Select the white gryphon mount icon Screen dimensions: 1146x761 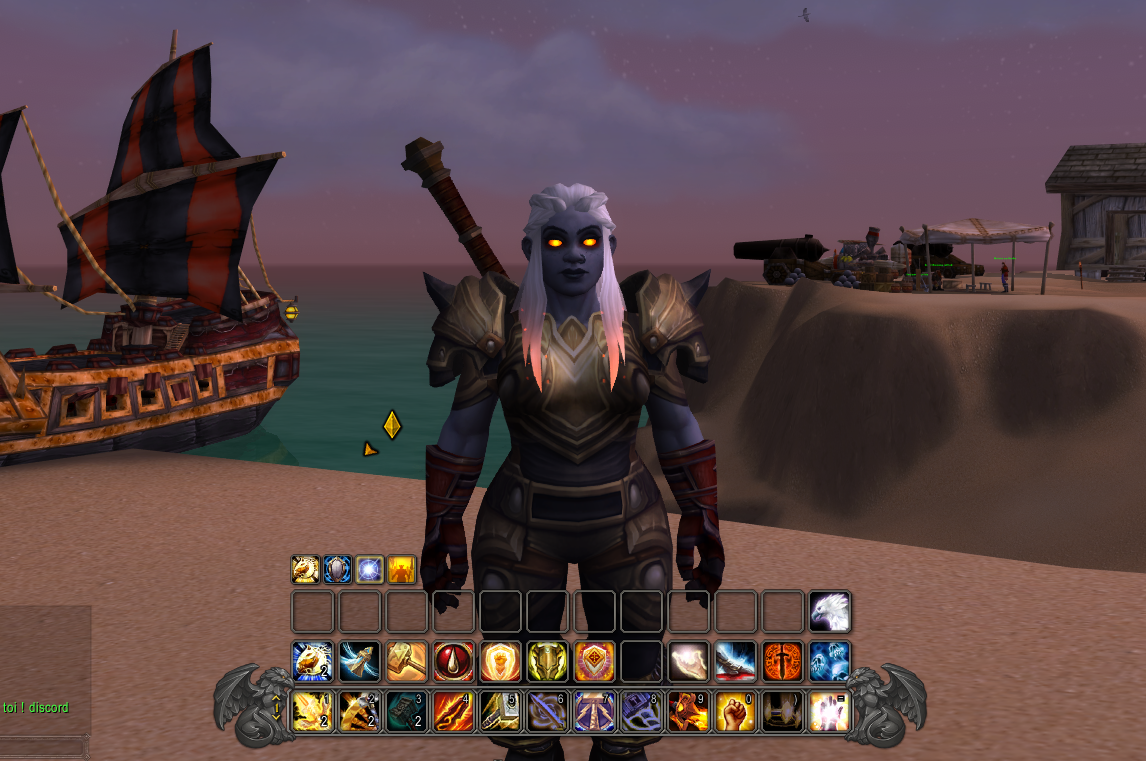[x=829, y=611]
